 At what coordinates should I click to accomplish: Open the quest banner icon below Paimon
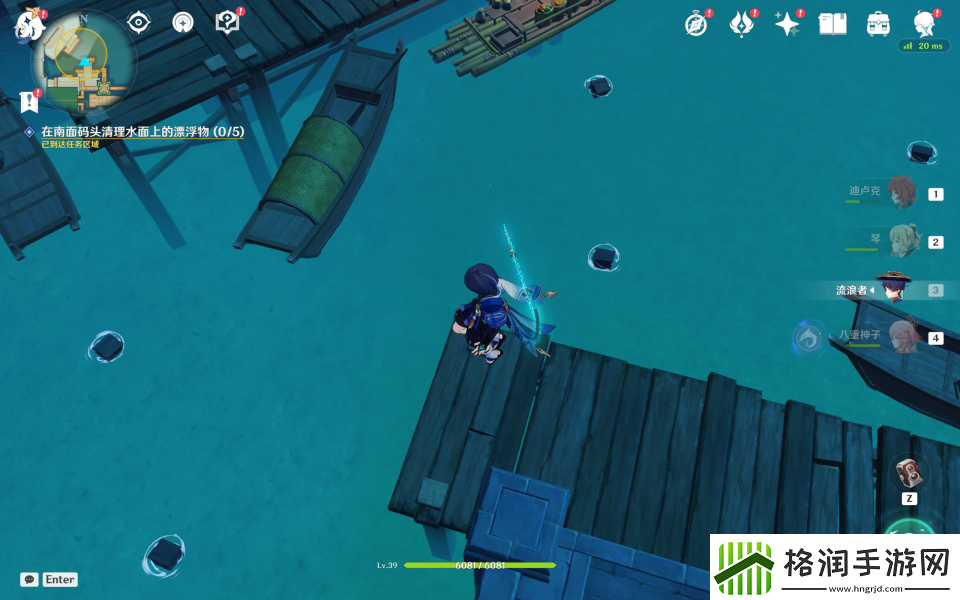pyautogui.click(x=29, y=100)
